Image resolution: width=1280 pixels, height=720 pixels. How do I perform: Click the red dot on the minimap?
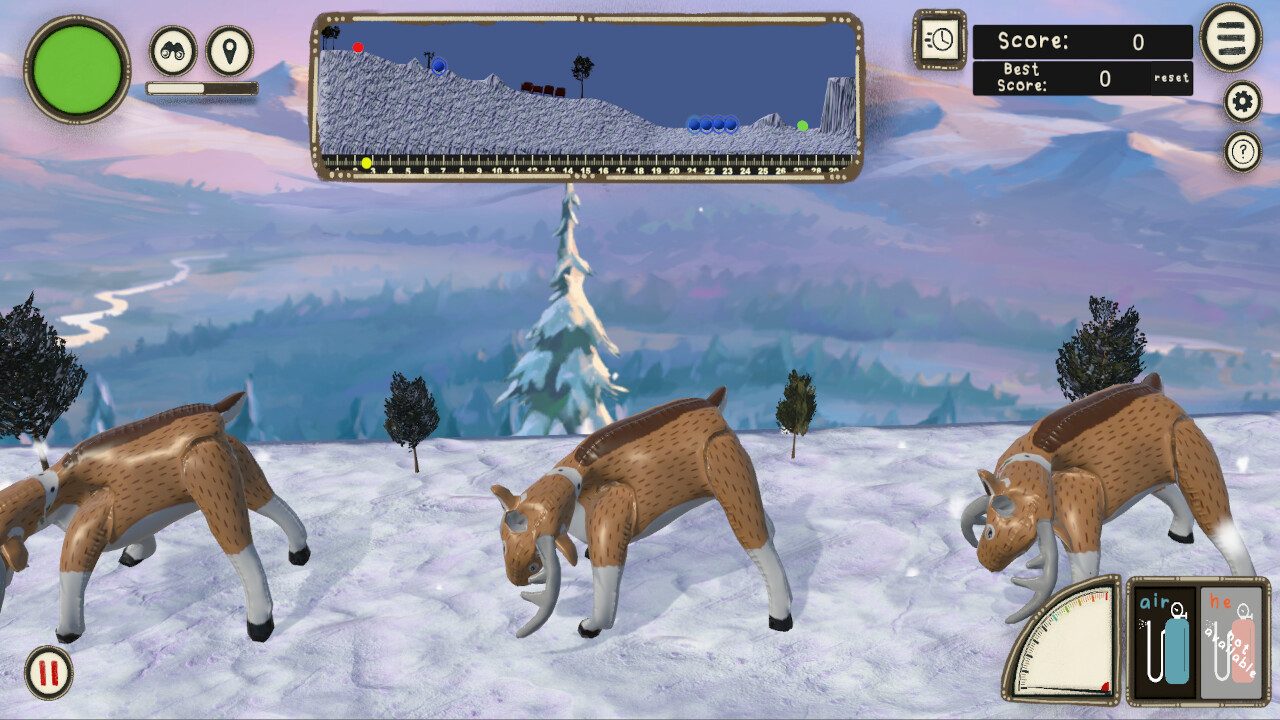point(358,45)
